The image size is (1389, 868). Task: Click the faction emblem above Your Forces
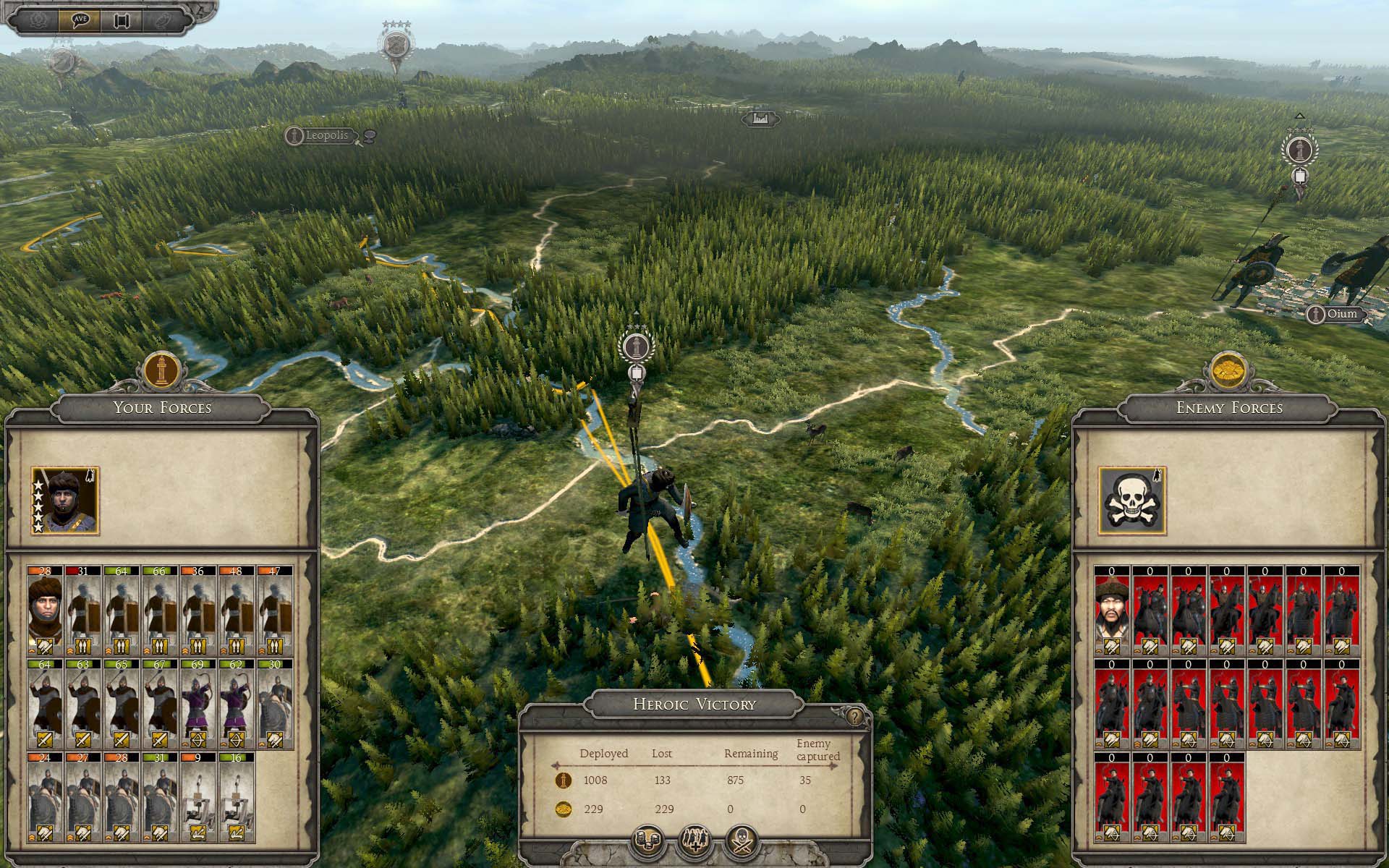(162, 371)
